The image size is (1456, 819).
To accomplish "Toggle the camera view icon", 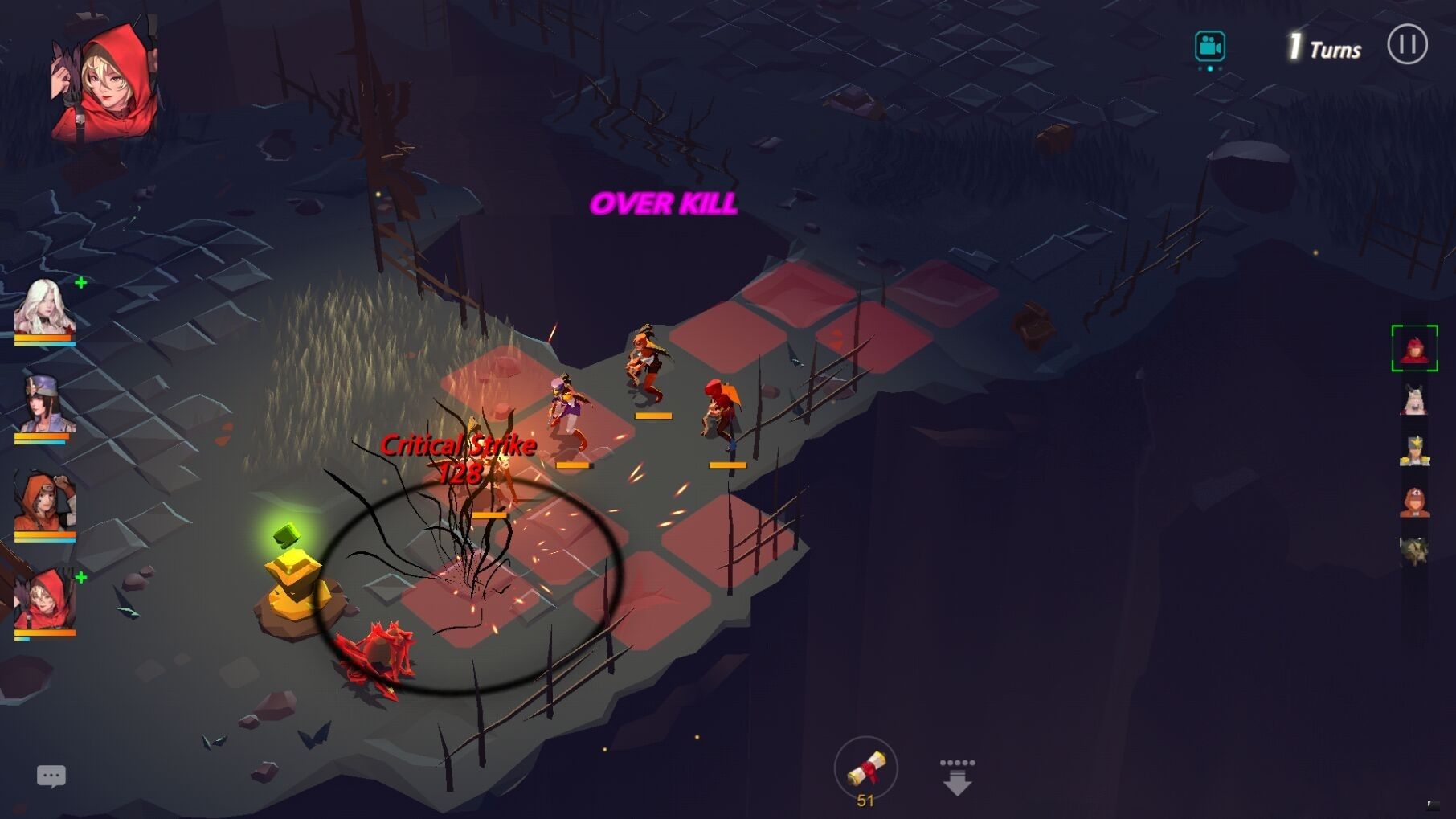I will click(x=1209, y=46).
